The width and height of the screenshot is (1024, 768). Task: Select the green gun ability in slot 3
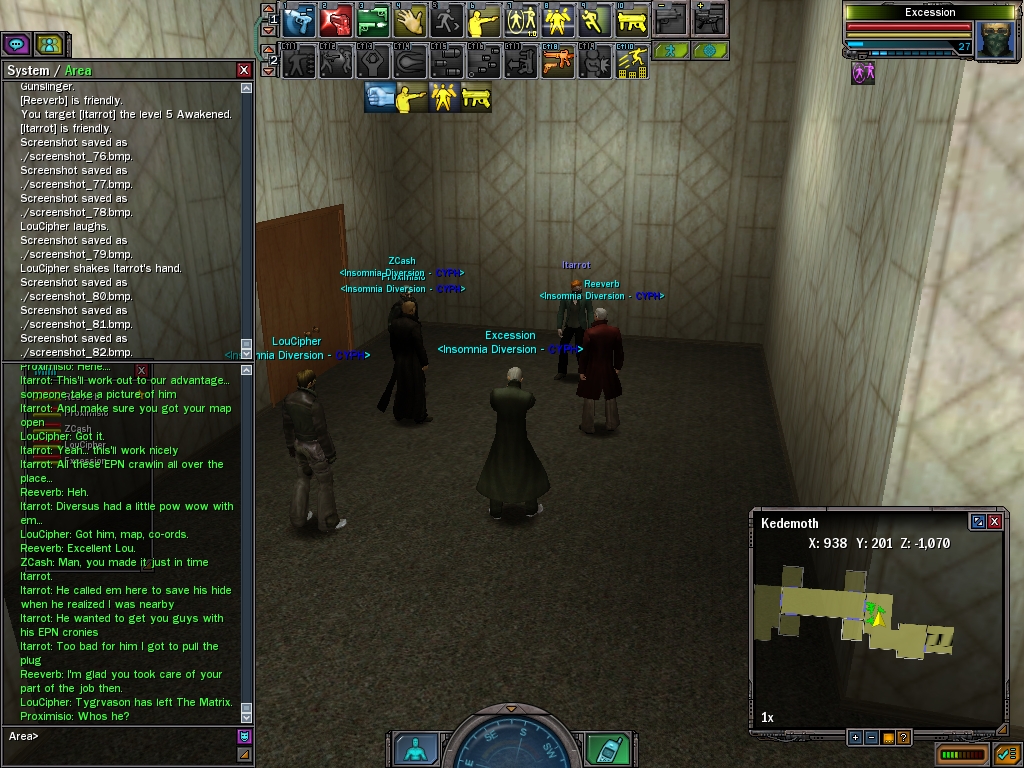pyautogui.click(x=373, y=19)
